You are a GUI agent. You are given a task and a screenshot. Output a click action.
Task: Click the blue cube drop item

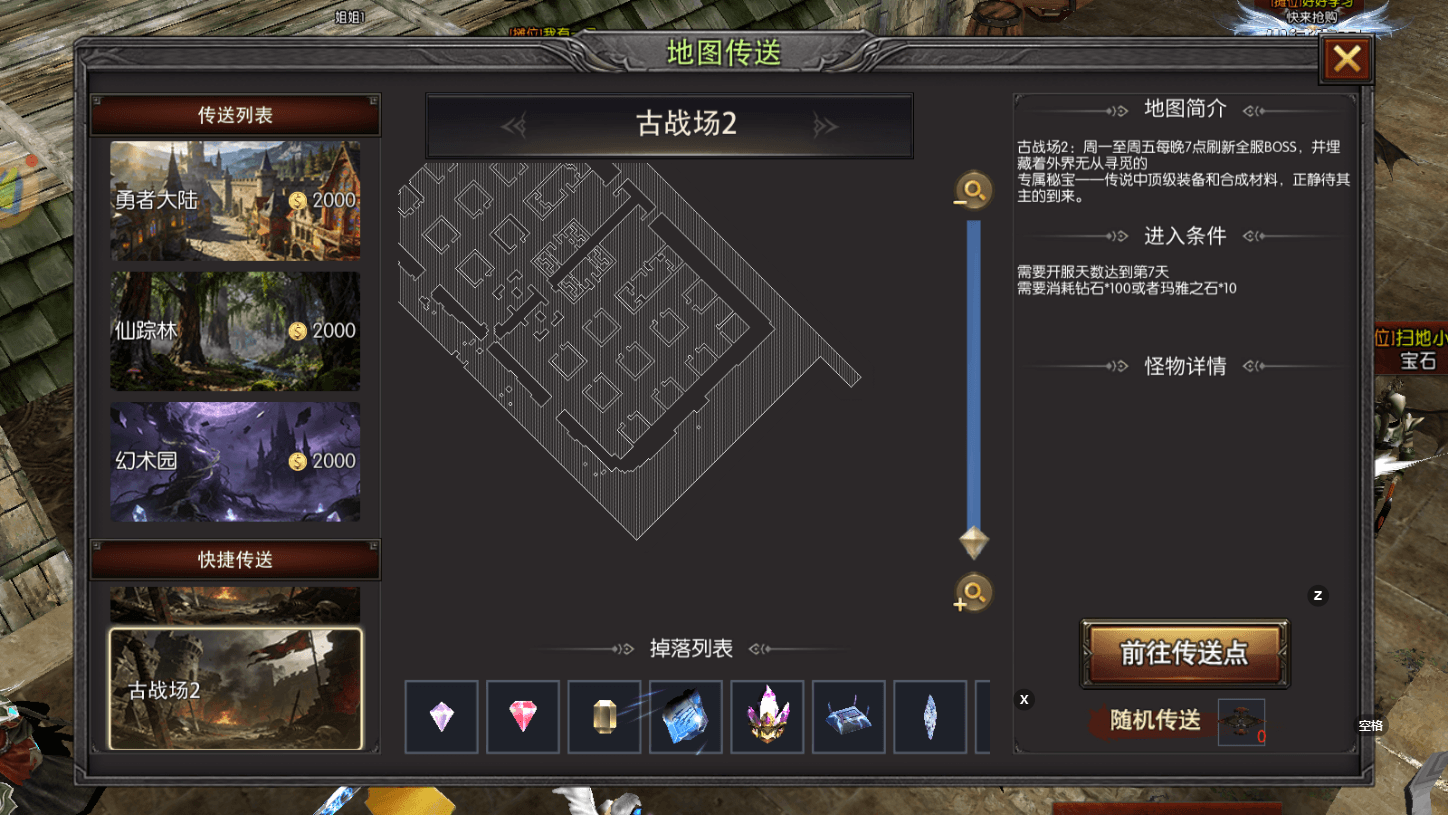(x=686, y=717)
